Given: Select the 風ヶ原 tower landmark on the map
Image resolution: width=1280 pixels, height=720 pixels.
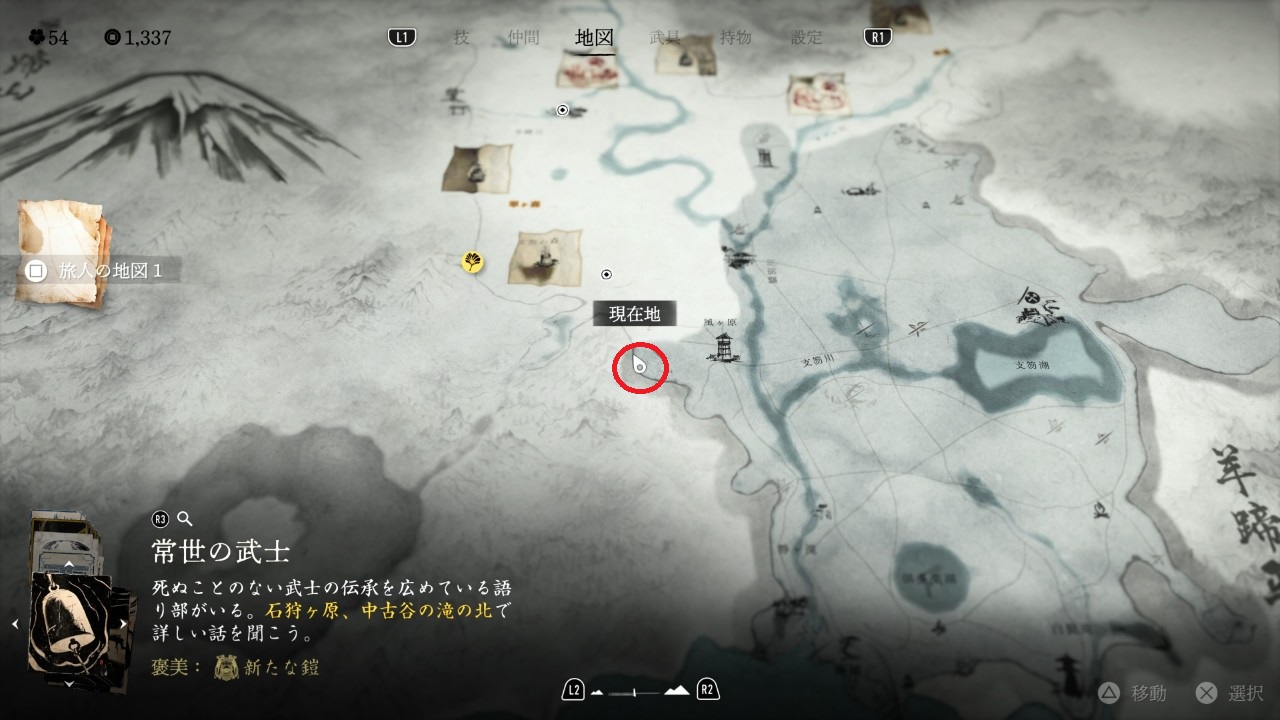Looking at the screenshot, I should pos(721,347).
